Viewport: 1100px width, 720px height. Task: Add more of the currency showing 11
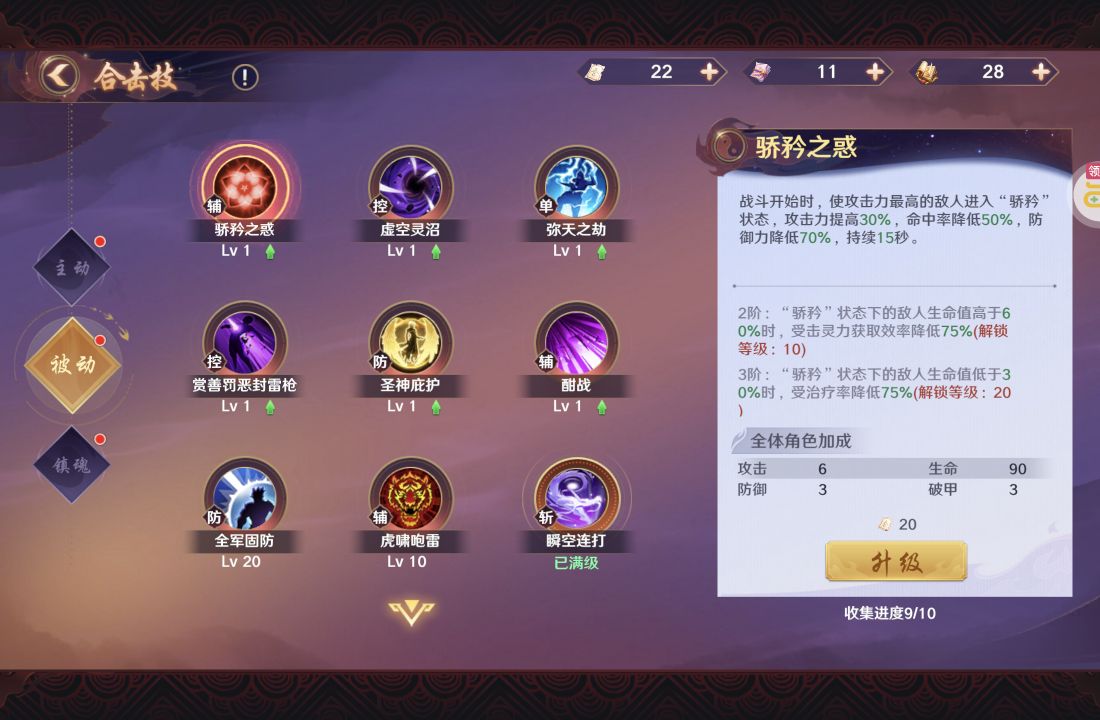875,72
